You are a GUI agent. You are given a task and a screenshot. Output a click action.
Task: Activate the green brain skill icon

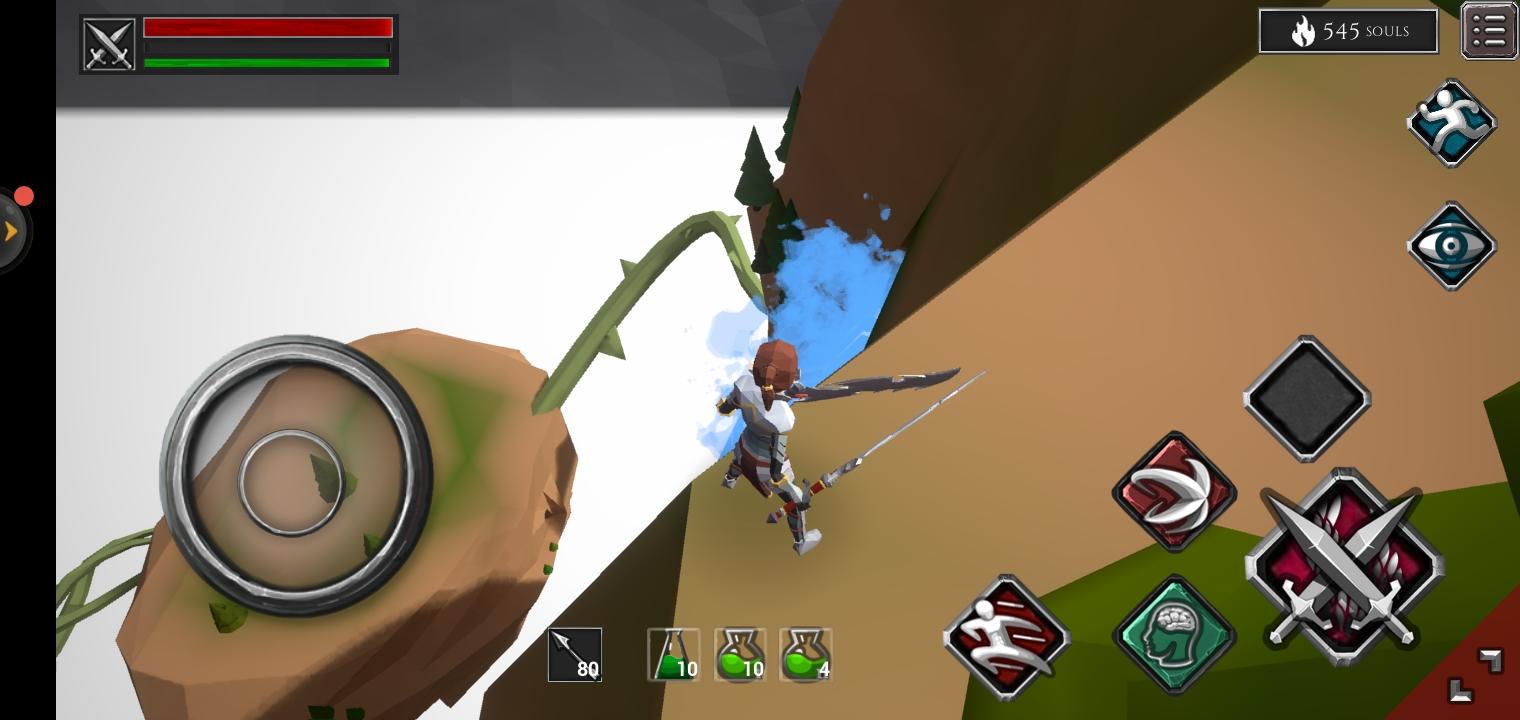[x=1174, y=633]
